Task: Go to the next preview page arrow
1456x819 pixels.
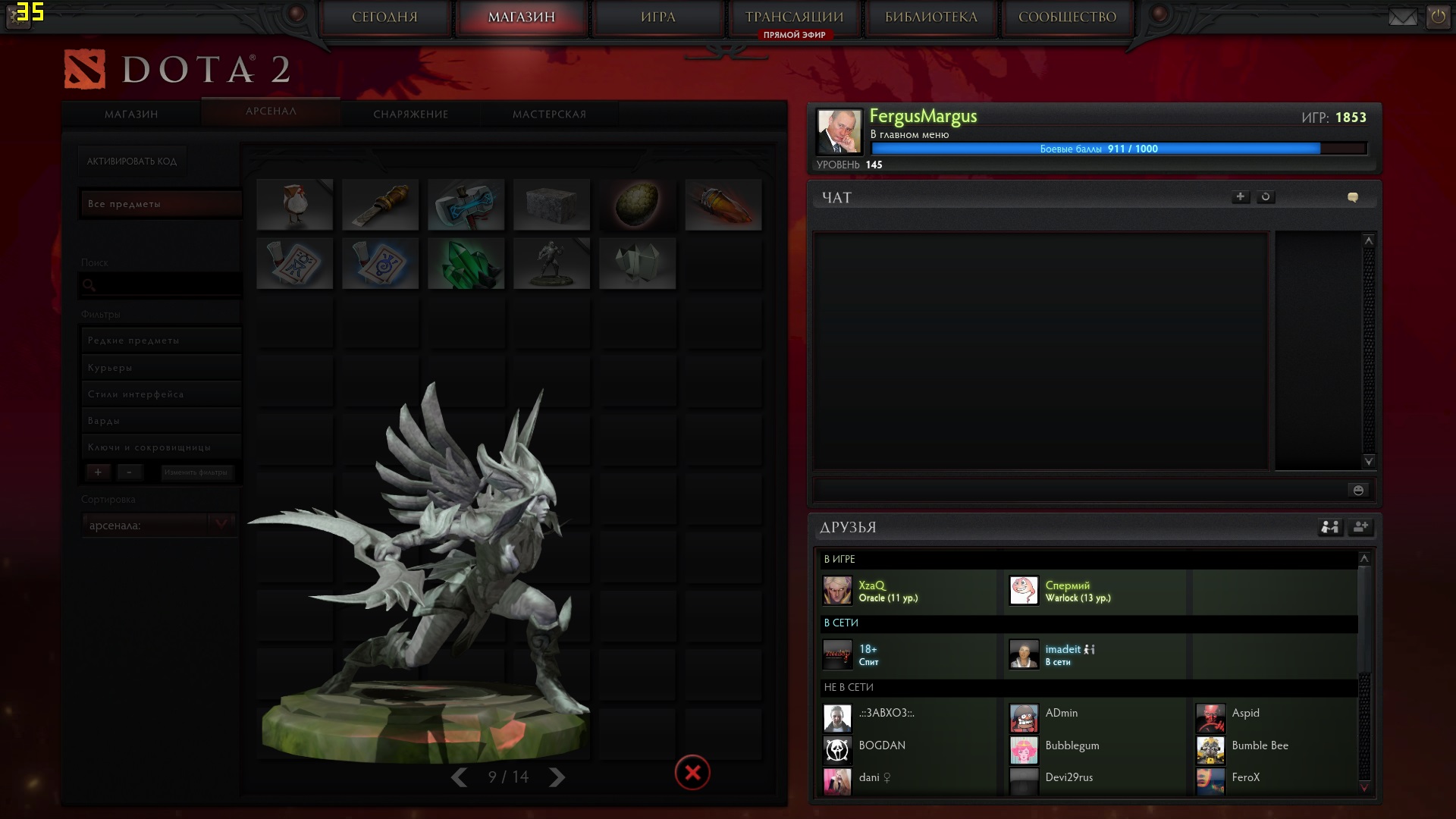Action: (x=557, y=777)
